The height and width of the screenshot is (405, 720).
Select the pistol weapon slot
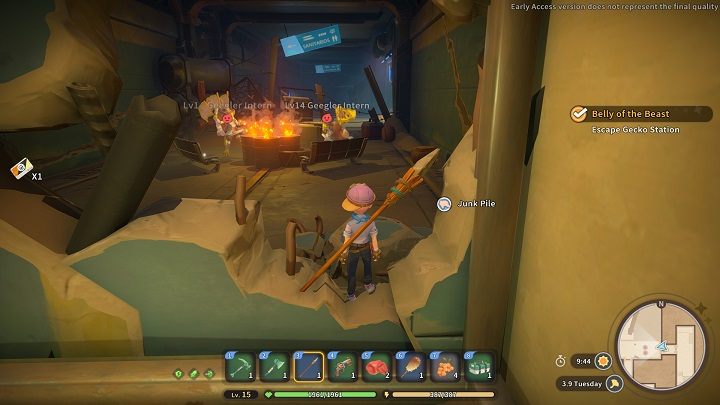342,365
